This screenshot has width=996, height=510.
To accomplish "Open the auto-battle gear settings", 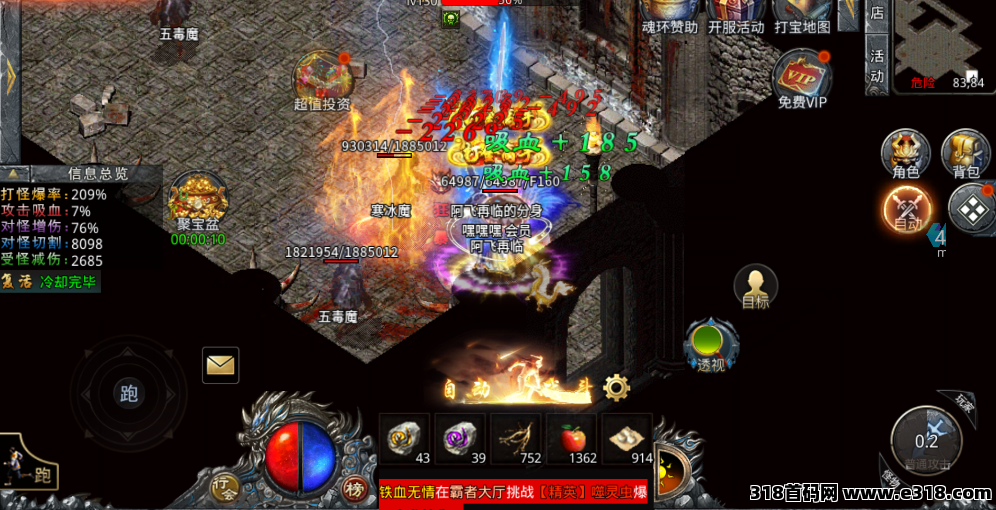I will click(x=617, y=387).
